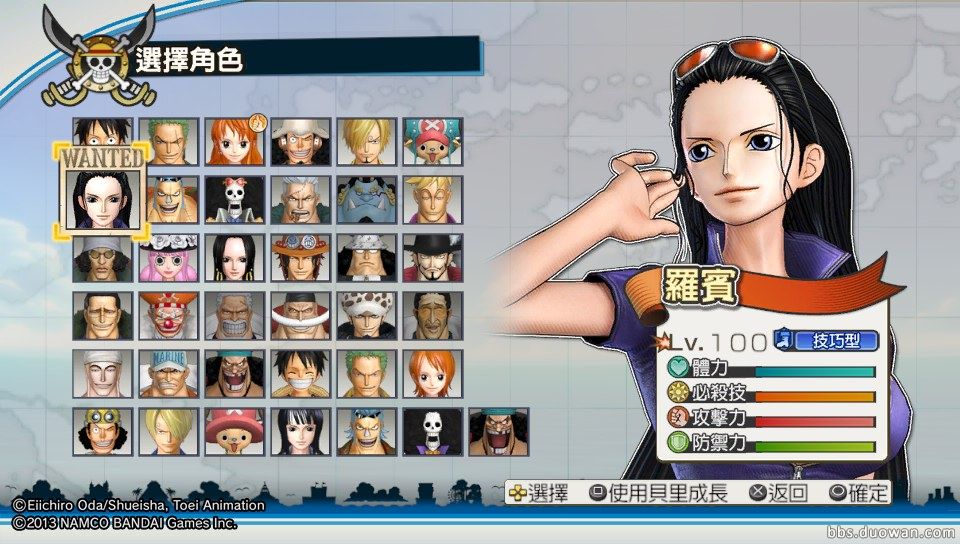
Task: Choose Enel's white-cap portrait
Action: (100, 374)
